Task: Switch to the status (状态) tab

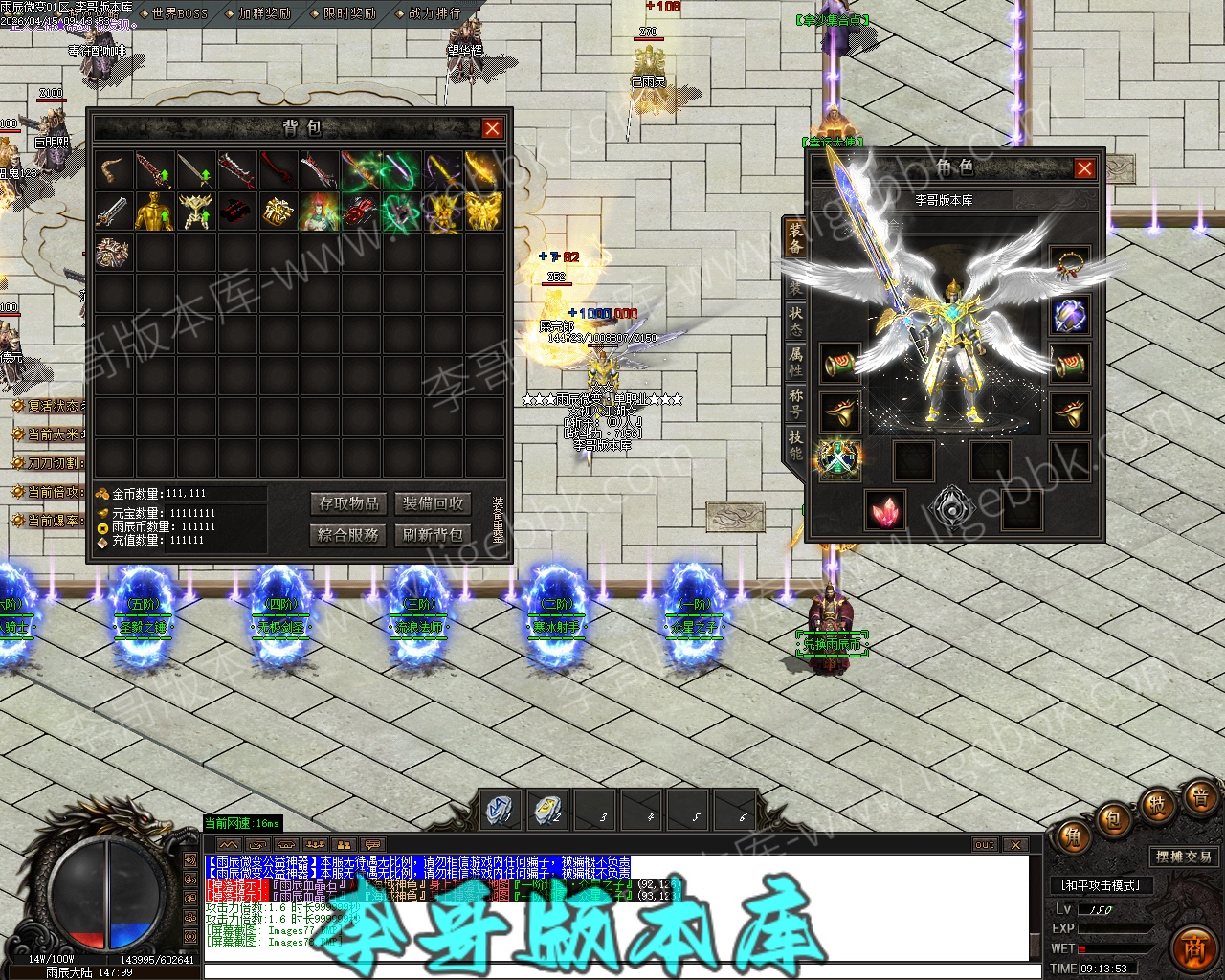Action: [795, 320]
